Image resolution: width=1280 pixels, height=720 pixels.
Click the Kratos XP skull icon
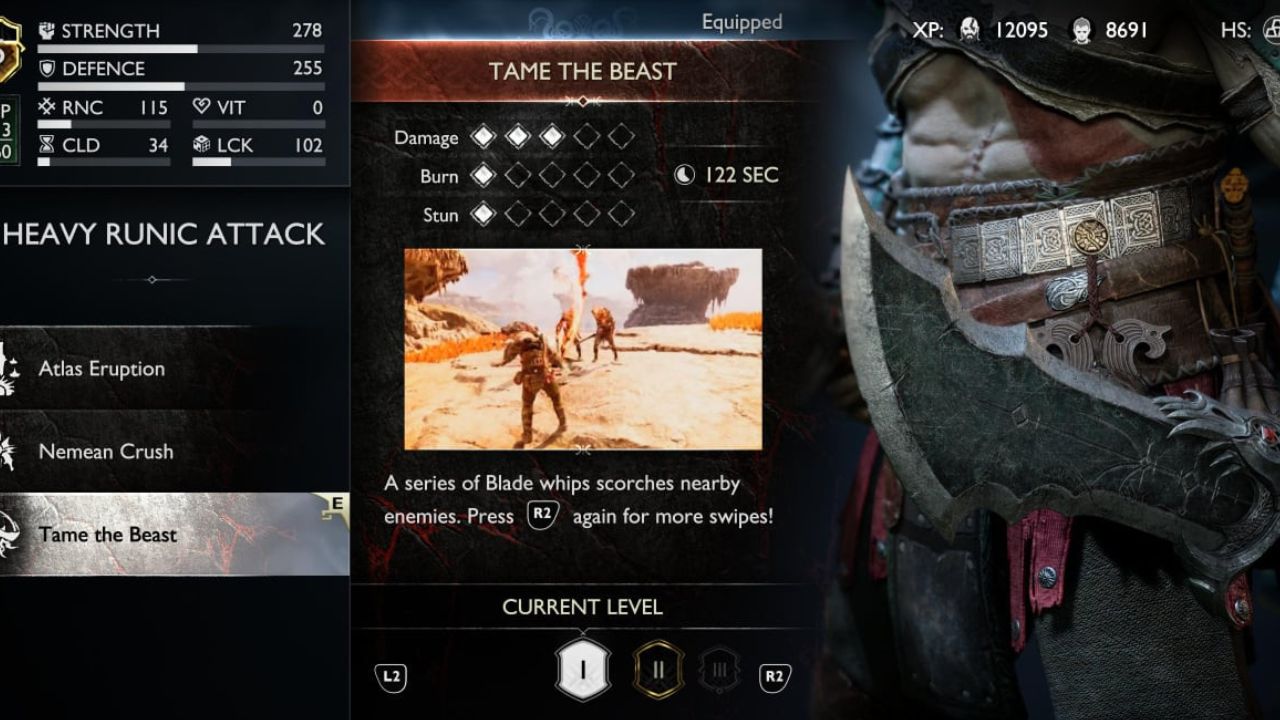coord(967,30)
